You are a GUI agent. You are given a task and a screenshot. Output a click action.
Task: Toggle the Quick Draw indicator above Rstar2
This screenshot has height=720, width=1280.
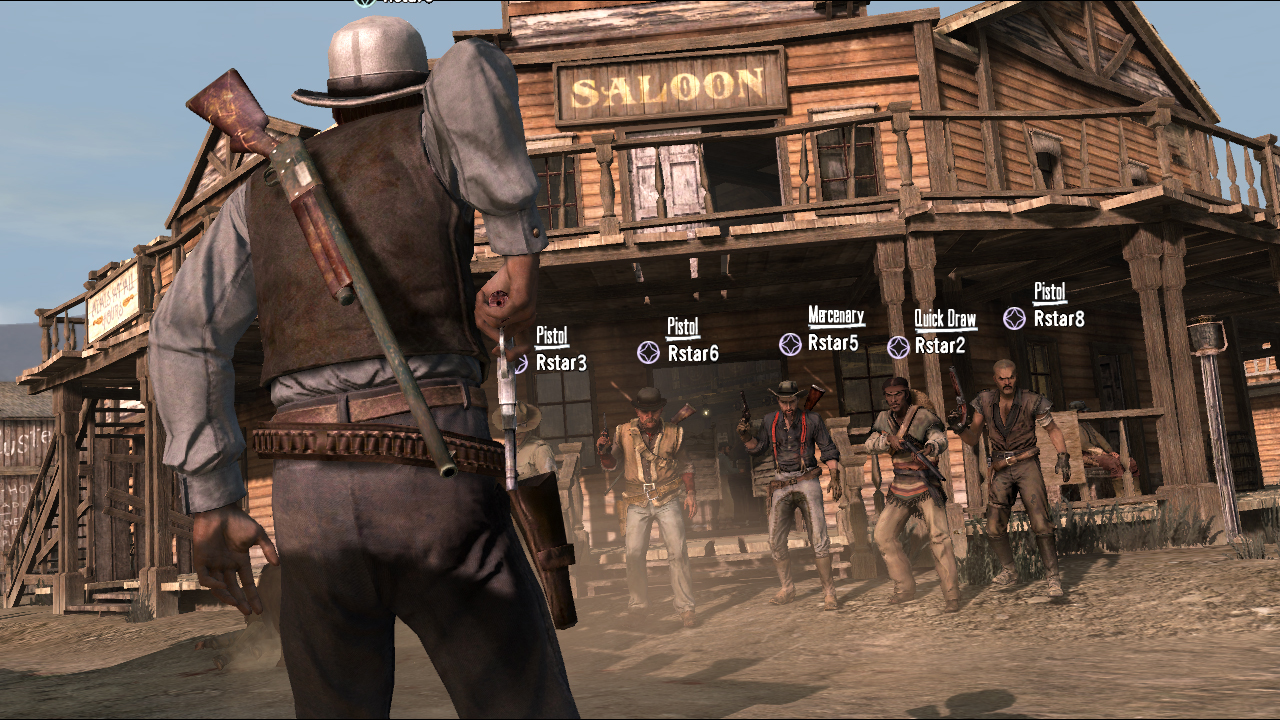(944, 318)
